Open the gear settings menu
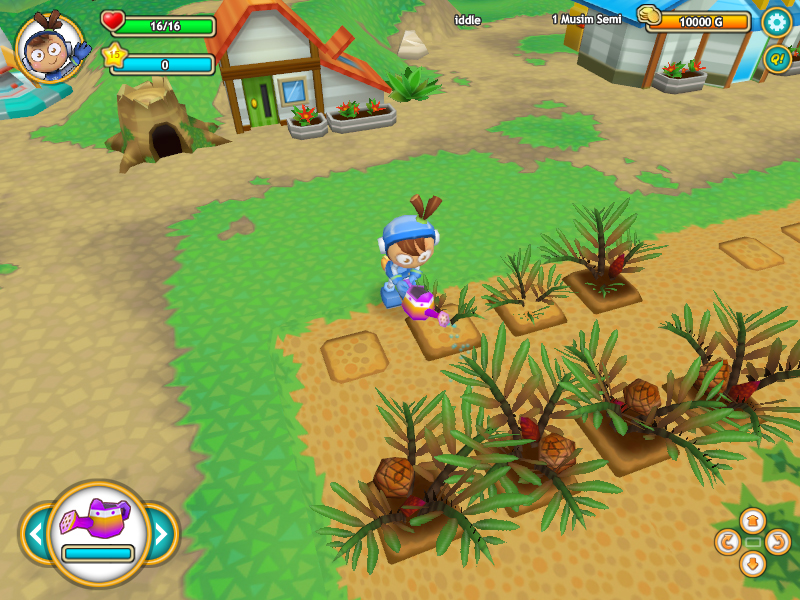800x600 pixels. pyautogui.click(x=776, y=22)
